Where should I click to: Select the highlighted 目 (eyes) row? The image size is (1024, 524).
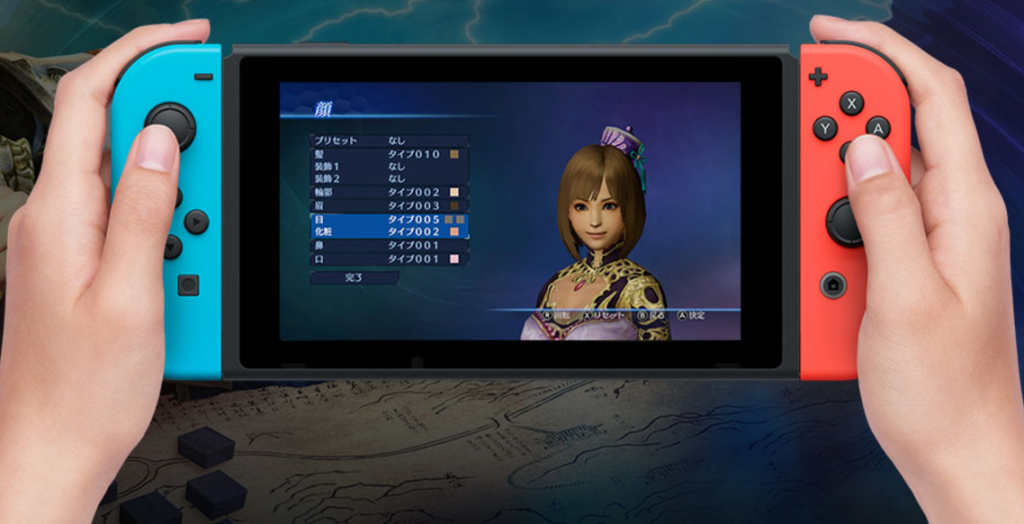[380, 219]
